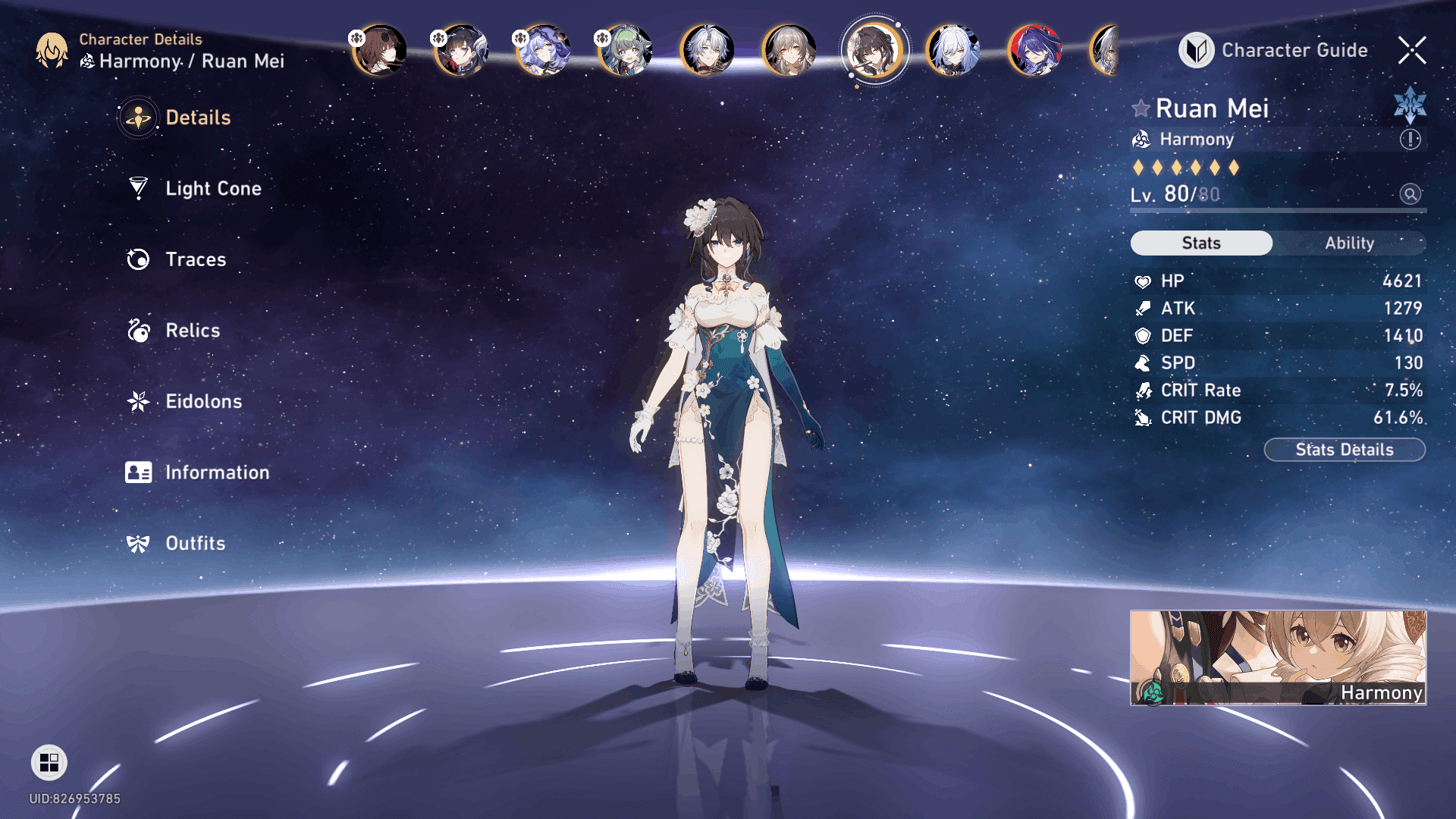The width and height of the screenshot is (1456, 819).
Task: Open the Character Guide
Action: (x=1274, y=50)
